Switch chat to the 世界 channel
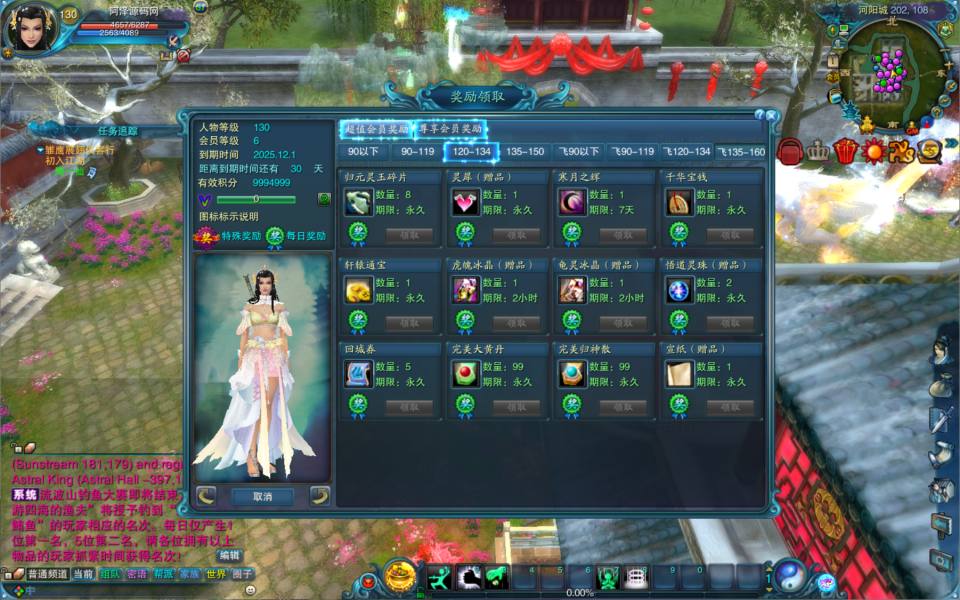960x600 pixels. (216, 574)
